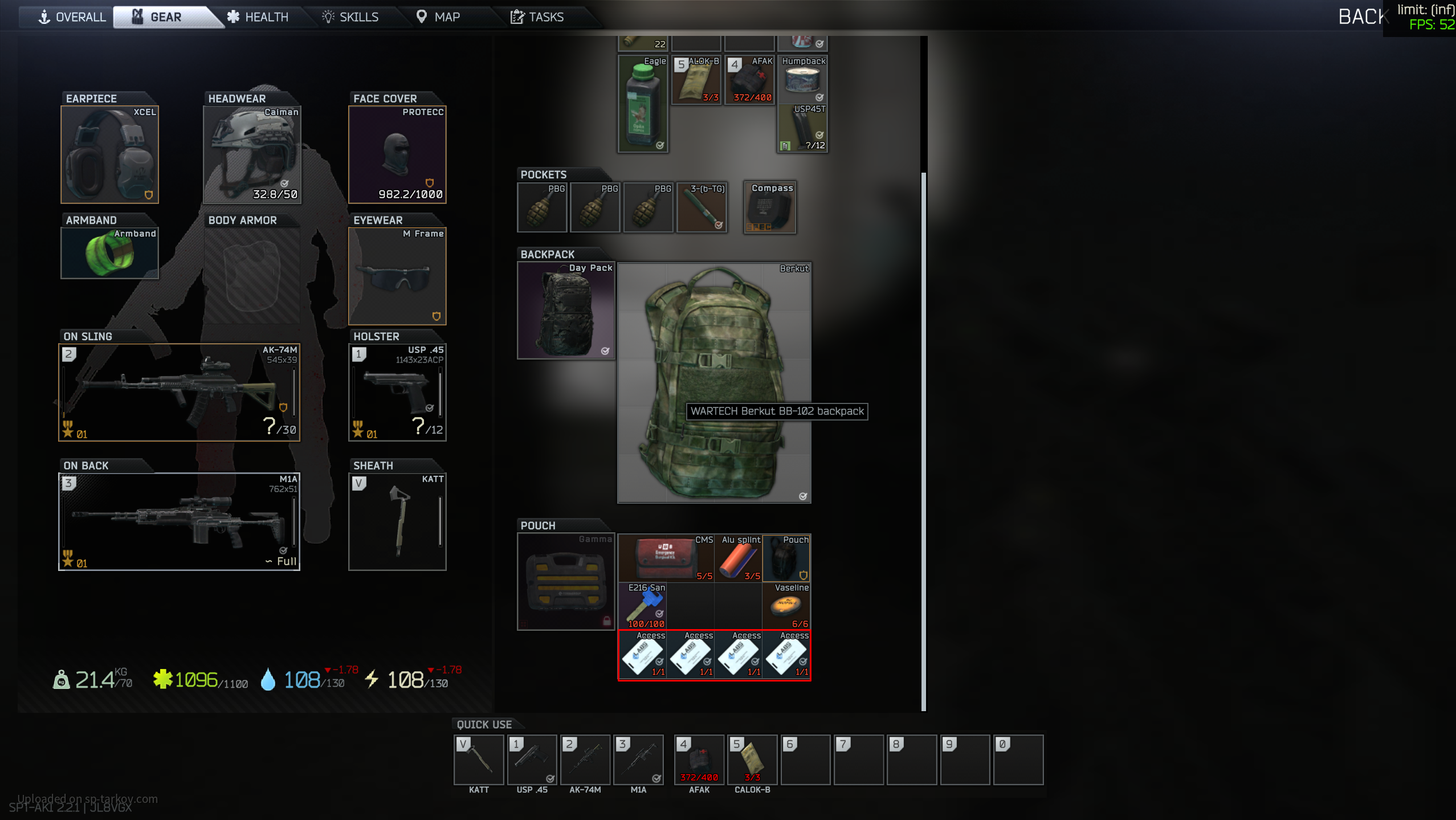Switch to the Overall tab

point(72,17)
